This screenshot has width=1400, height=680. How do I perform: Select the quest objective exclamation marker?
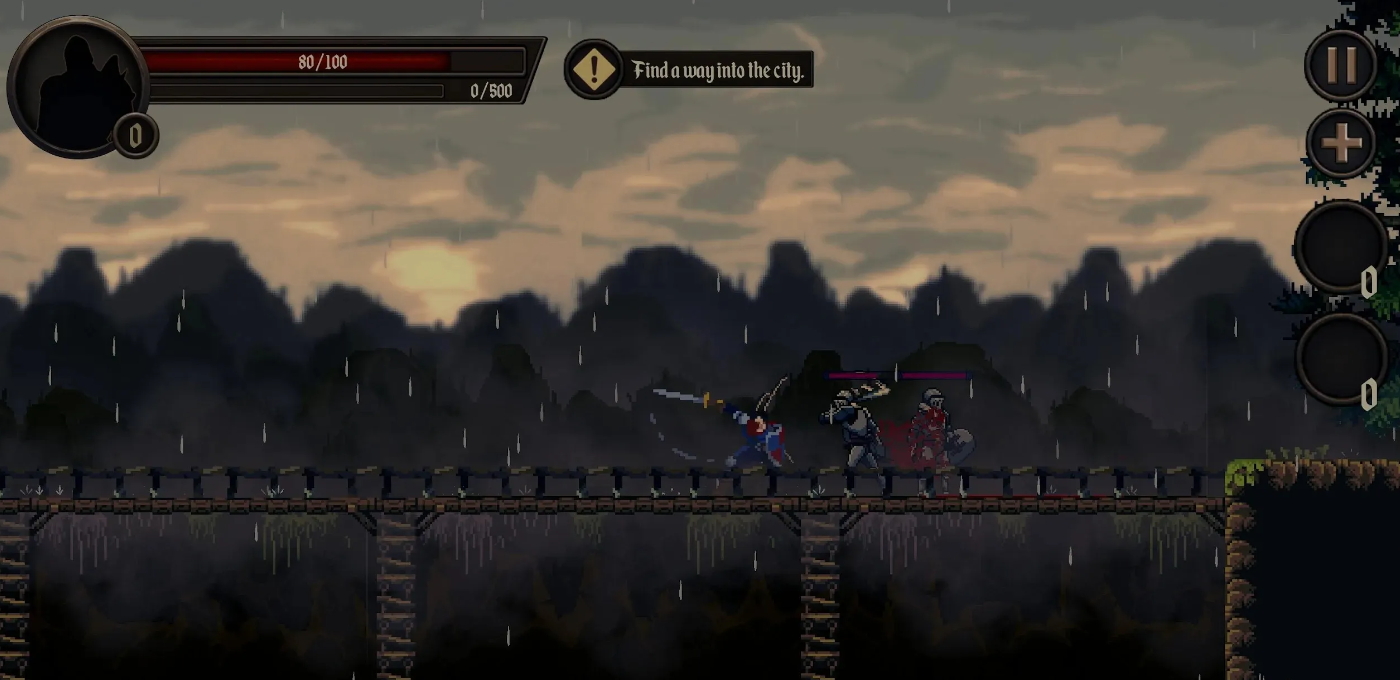pyautogui.click(x=594, y=70)
